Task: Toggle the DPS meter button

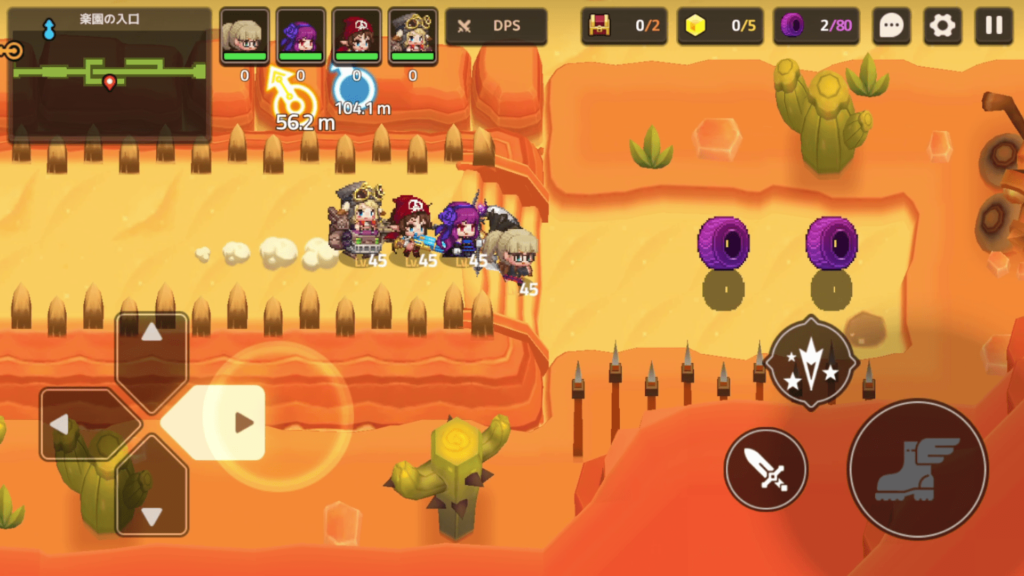Action: [496, 27]
